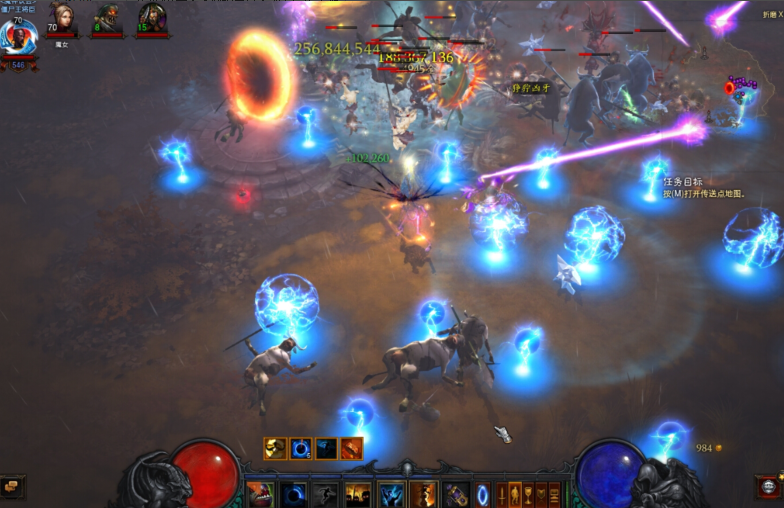The width and height of the screenshot is (784, 508).
Task: Open the skills menu with sword icon
Action: [502, 493]
